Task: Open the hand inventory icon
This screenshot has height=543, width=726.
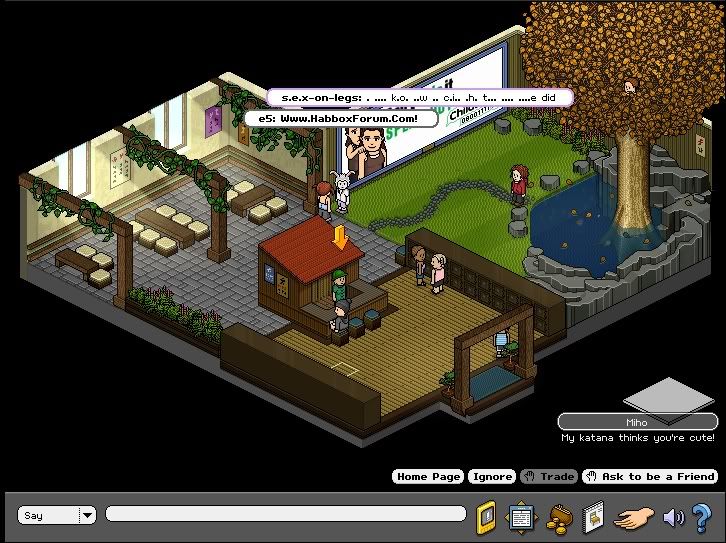Action: tap(634, 517)
